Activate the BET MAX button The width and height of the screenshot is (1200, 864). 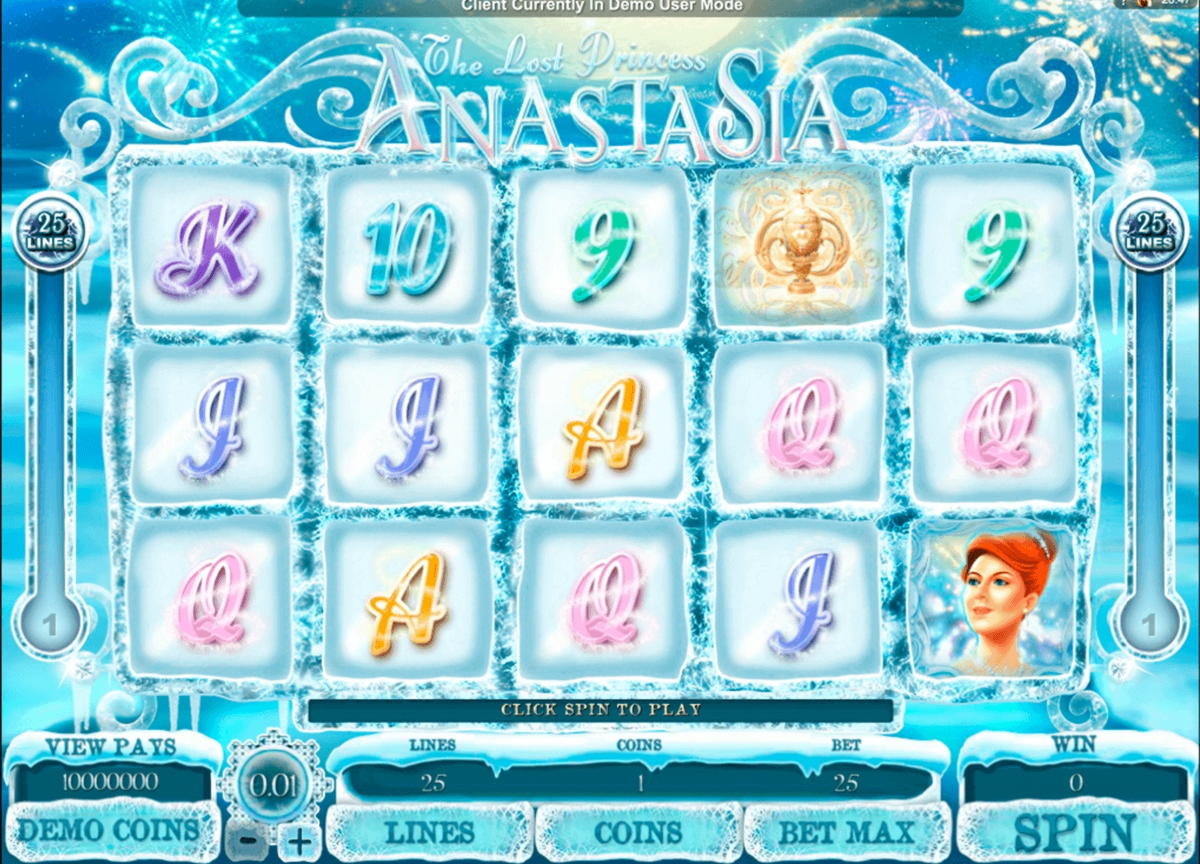point(846,832)
